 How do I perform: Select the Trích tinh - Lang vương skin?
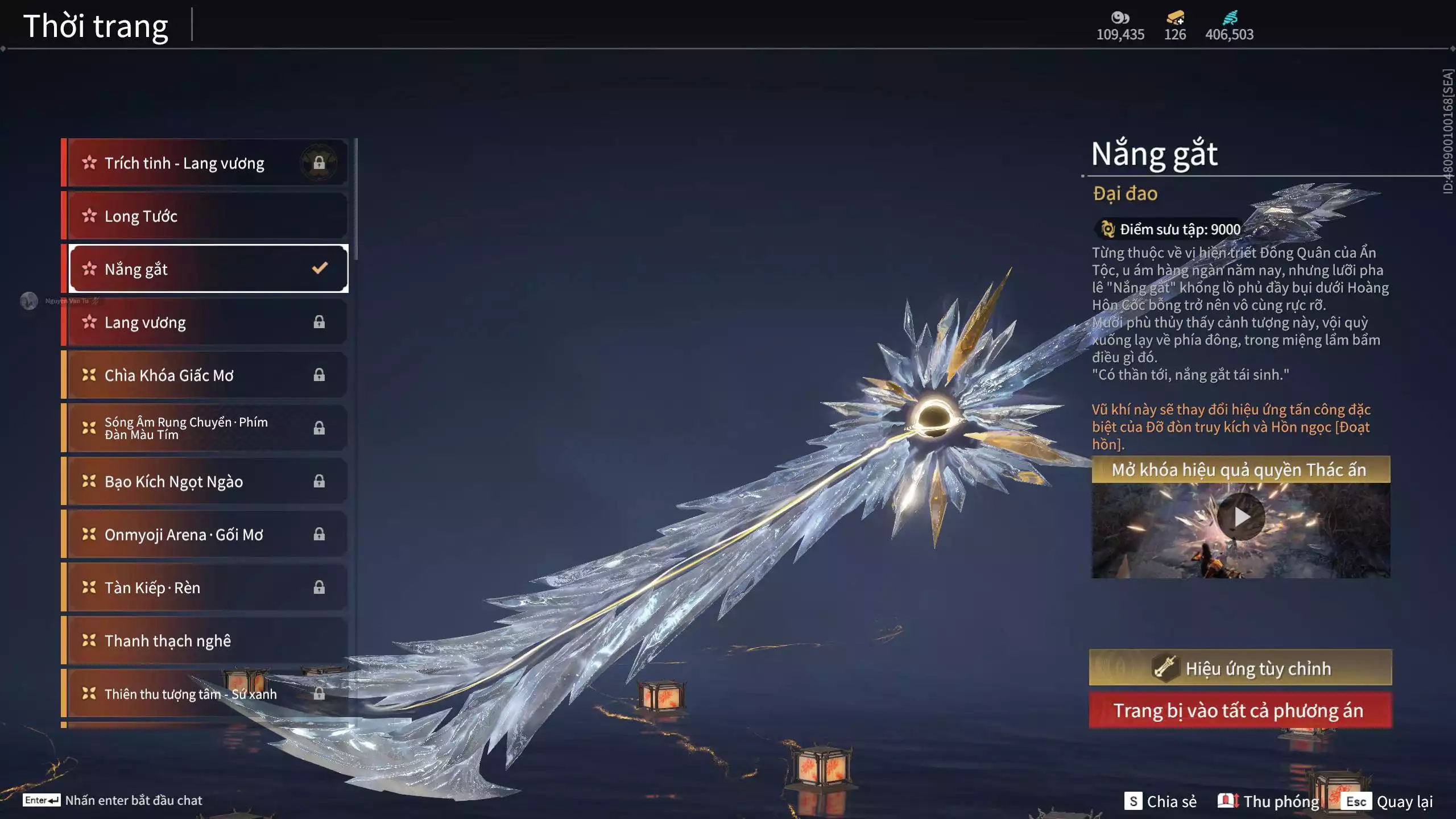click(x=205, y=163)
